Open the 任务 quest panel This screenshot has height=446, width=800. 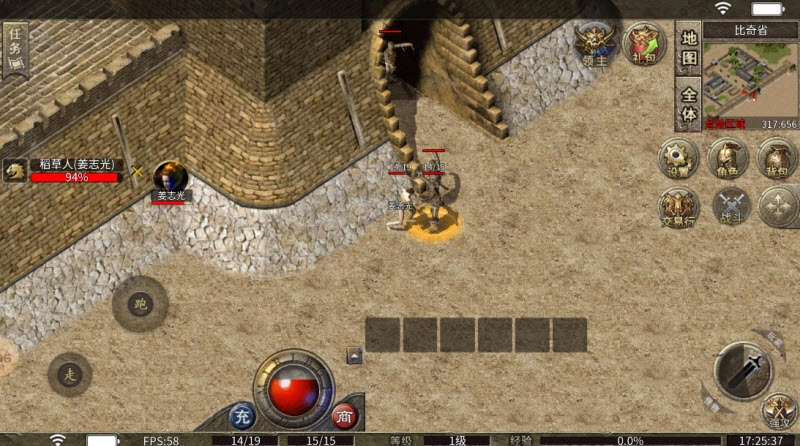click(x=15, y=47)
